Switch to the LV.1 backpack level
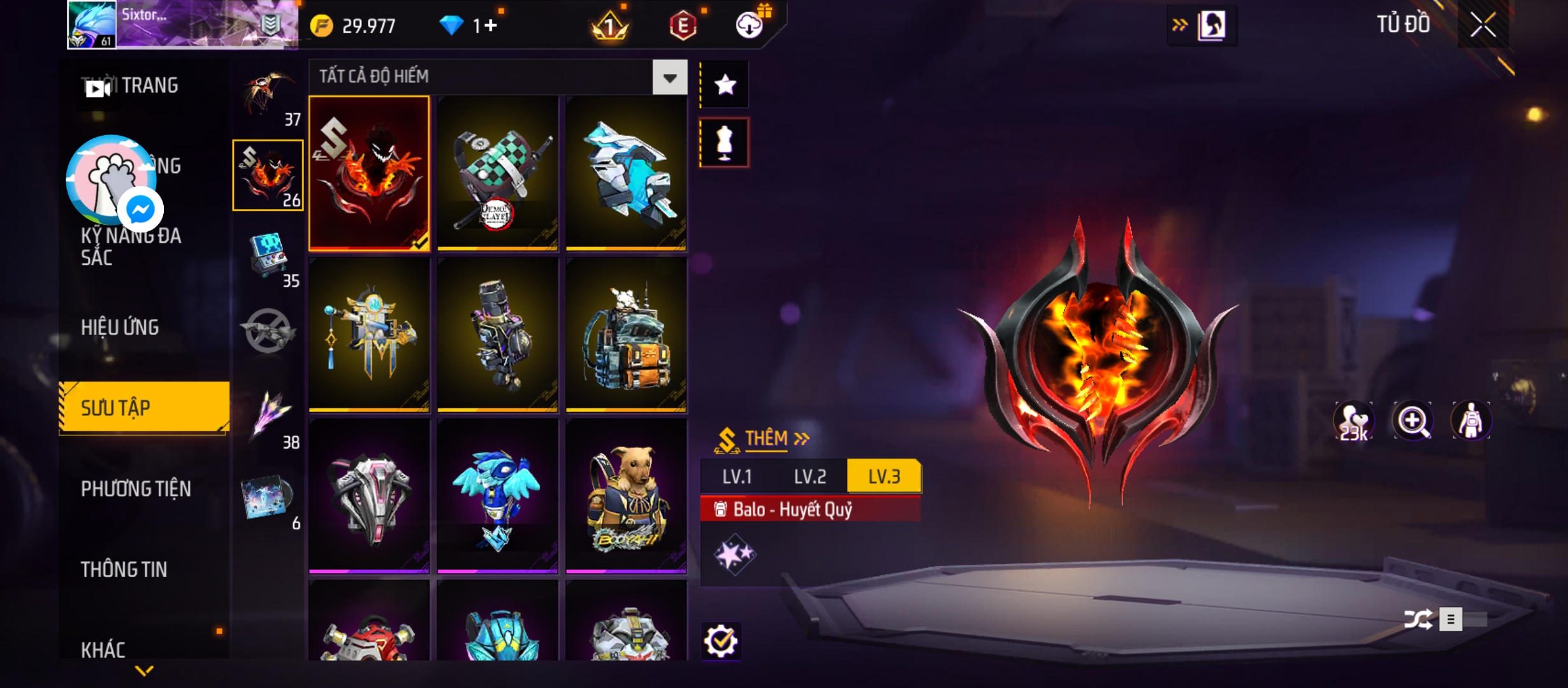This screenshot has height=688, width=1568. 737,477
